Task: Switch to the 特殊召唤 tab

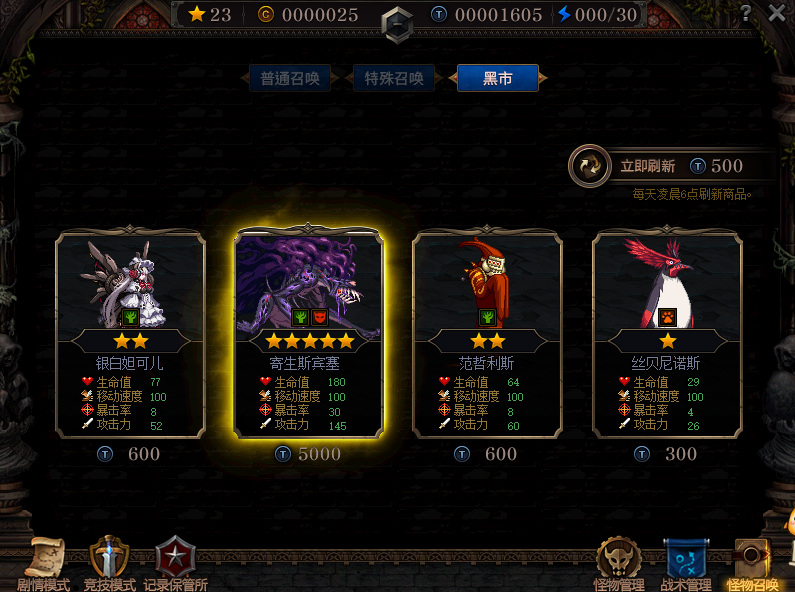Action: (x=394, y=78)
